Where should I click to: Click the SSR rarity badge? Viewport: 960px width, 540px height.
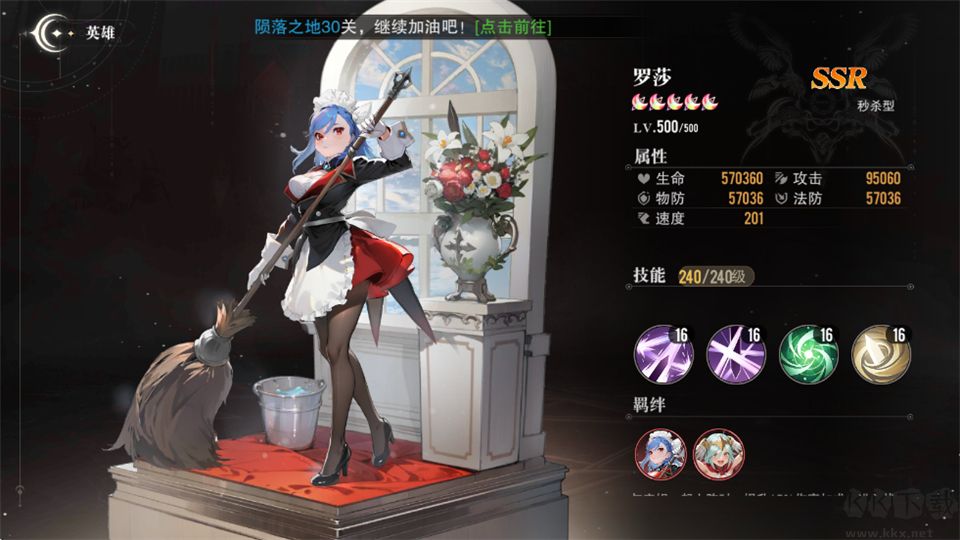pos(838,79)
